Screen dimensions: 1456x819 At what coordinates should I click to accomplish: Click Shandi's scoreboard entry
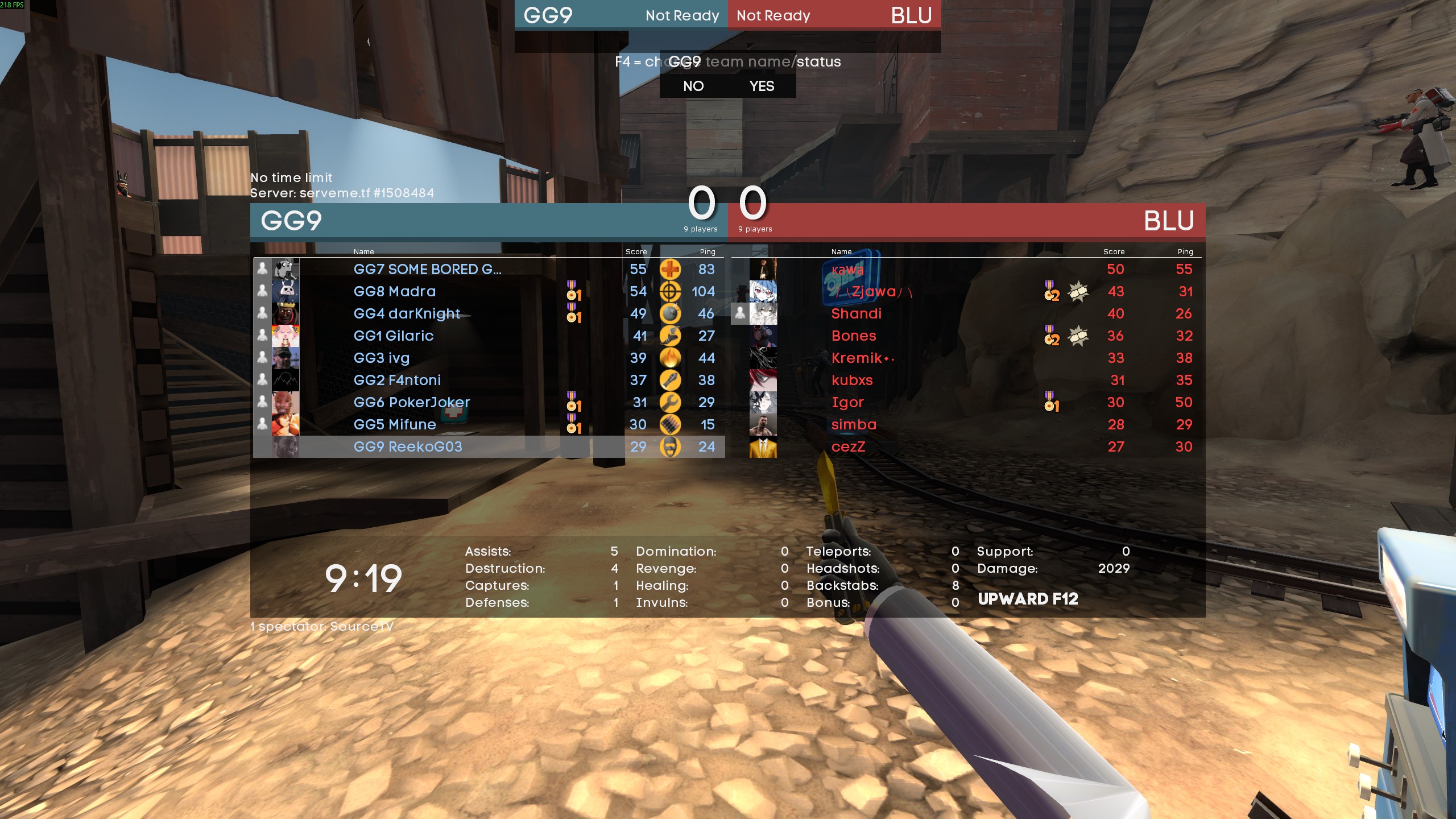tap(856, 314)
